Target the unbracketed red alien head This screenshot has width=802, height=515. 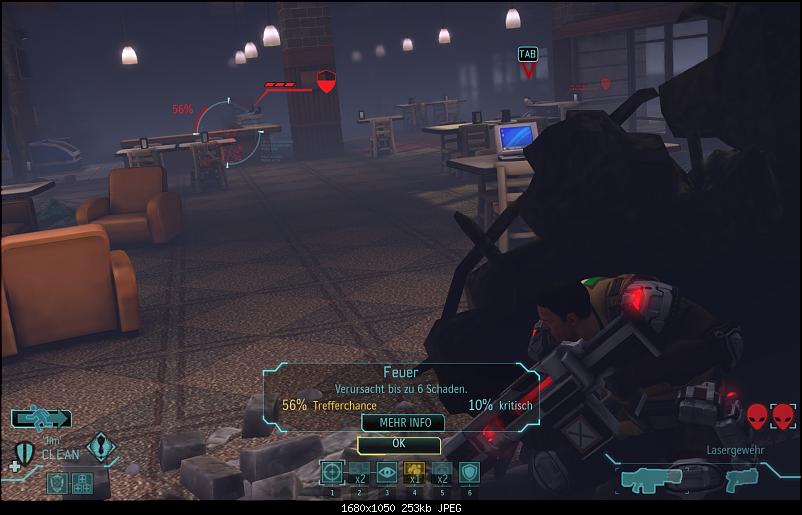(x=757, y=415)
